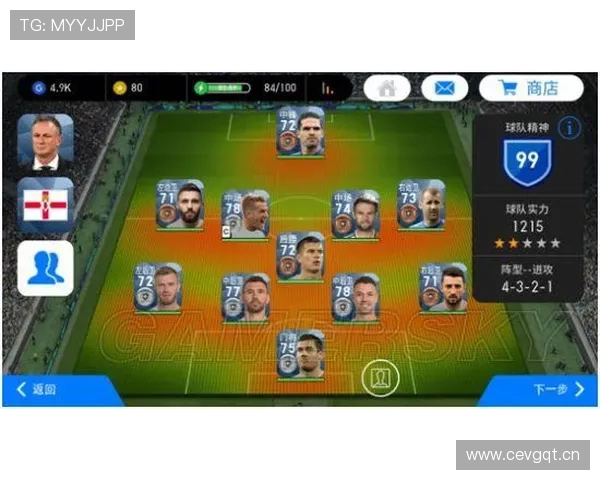
Task: Choose the left midfielder rated 71
Action: pos(179,204)
